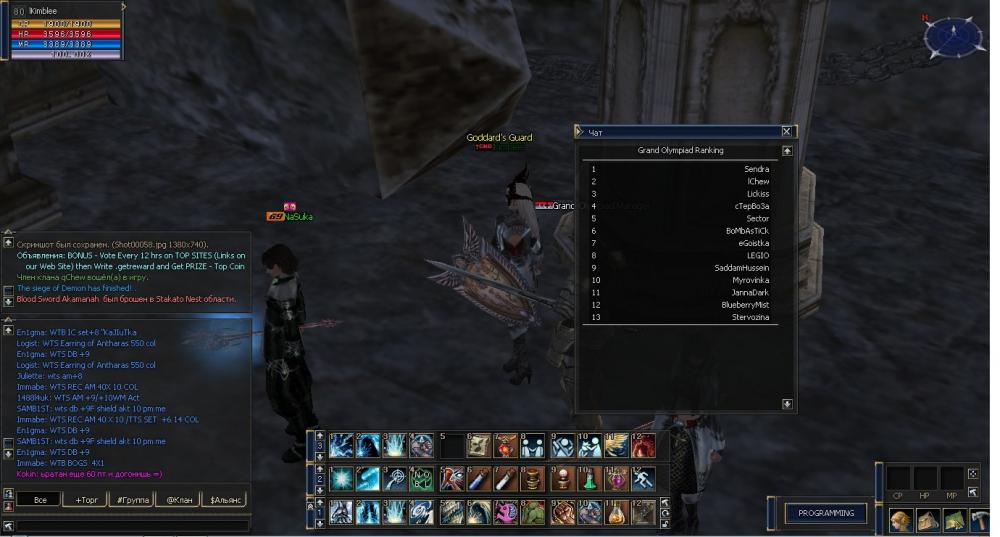Switch chat to the +Торг tab
1000x537 pixels.
(85, 499)
